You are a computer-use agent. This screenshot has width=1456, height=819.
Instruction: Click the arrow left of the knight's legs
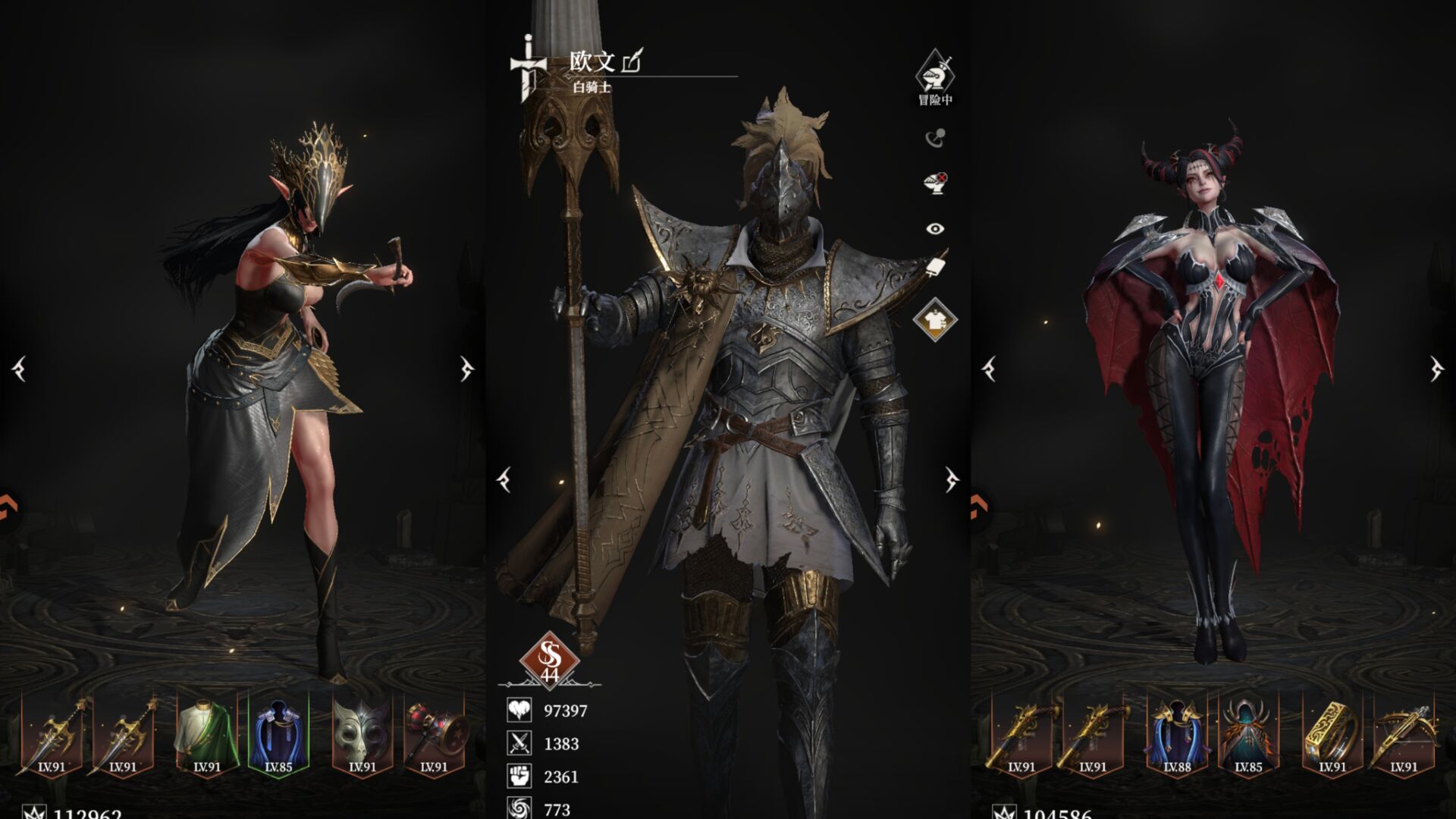tap(504, 479)
